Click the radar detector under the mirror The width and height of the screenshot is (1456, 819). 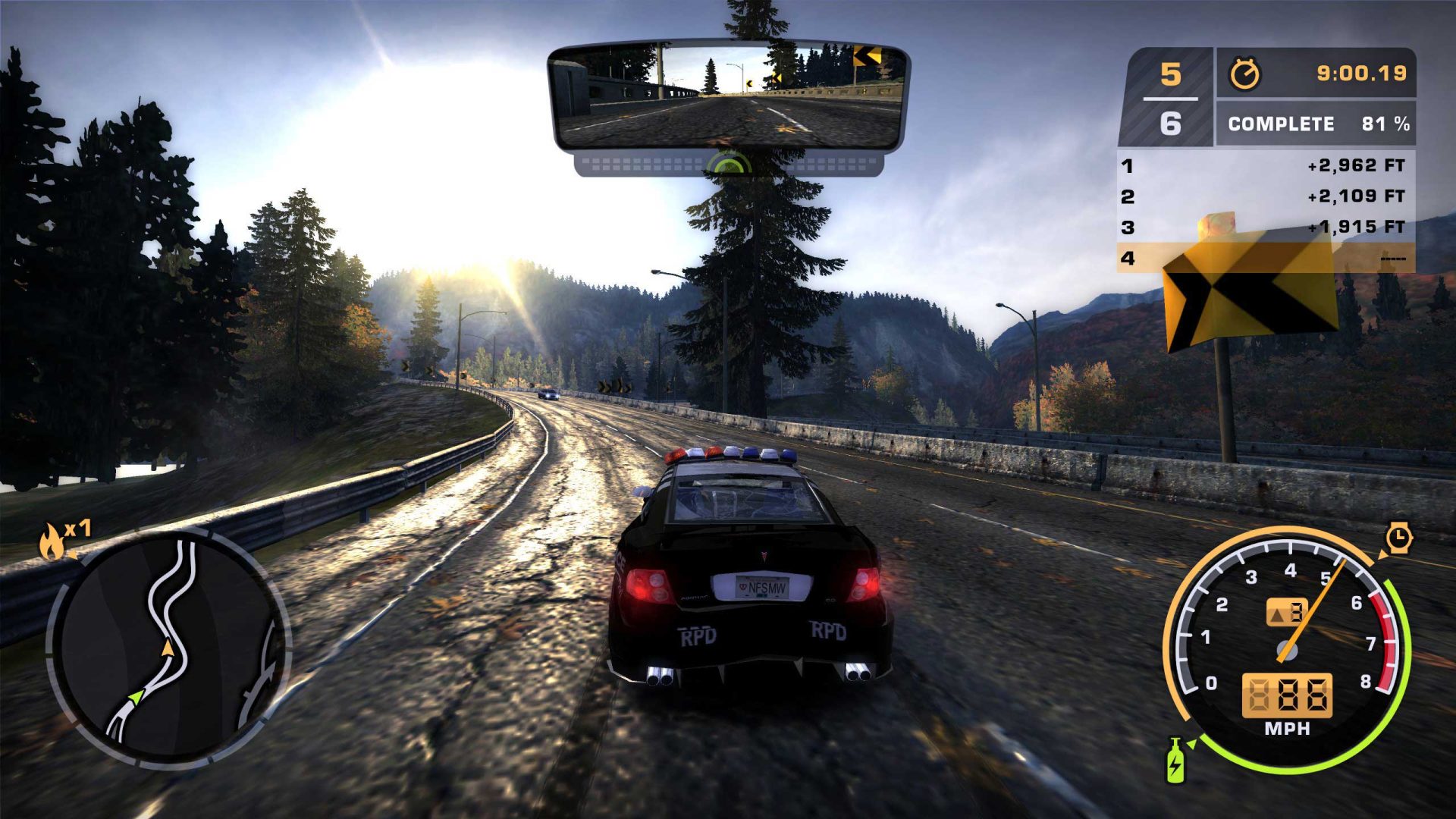click(x=728, y=164)
